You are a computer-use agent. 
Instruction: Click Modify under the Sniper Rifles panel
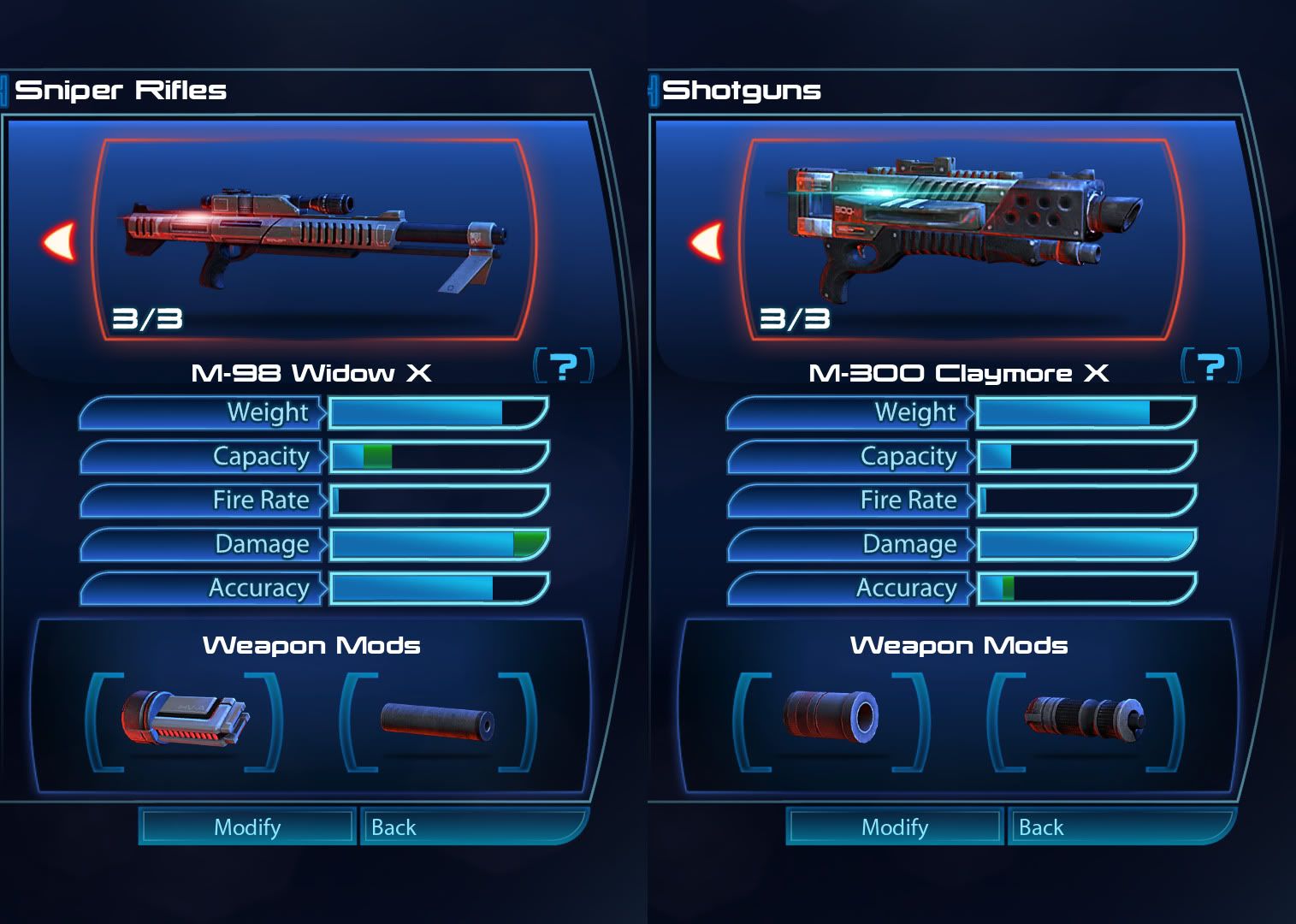tap(246, 827)
